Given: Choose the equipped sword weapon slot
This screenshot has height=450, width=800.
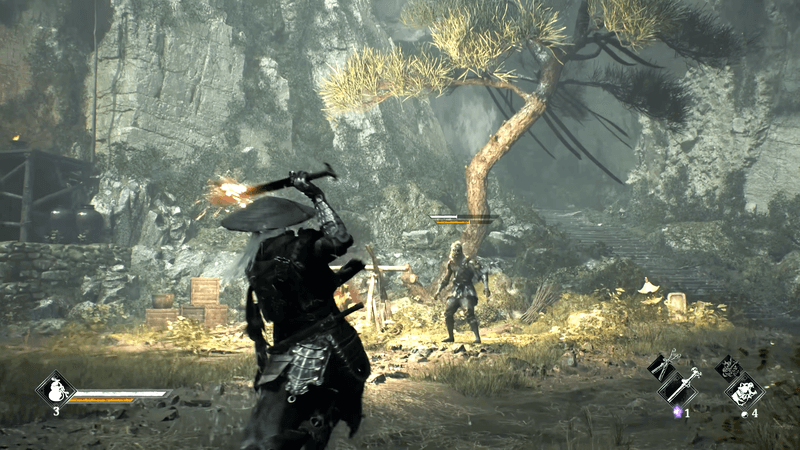Looking at the screenshot, I should pyautogui.click(x=682, y=386).
